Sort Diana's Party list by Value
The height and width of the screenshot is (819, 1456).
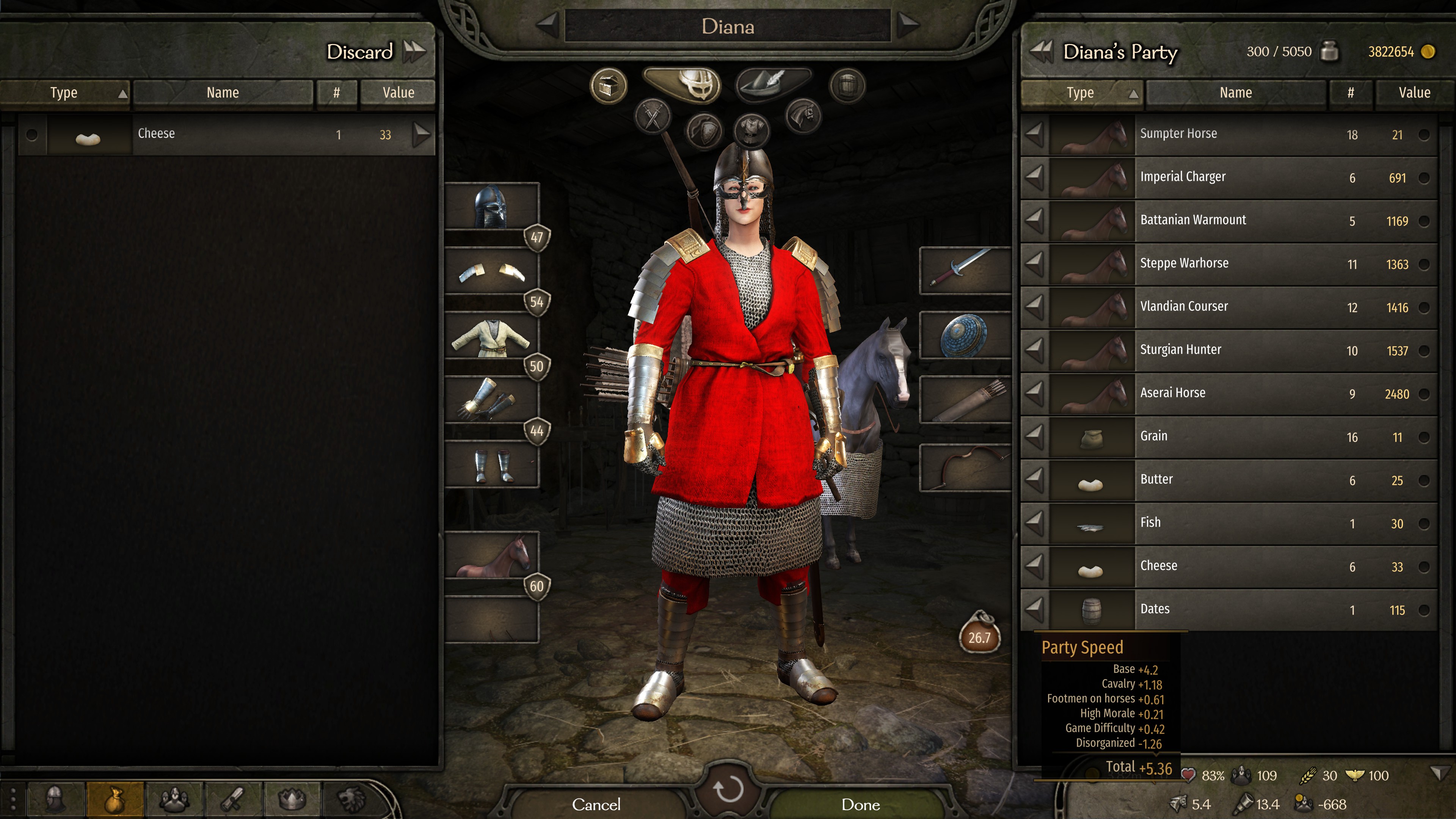pos(1414,93)
